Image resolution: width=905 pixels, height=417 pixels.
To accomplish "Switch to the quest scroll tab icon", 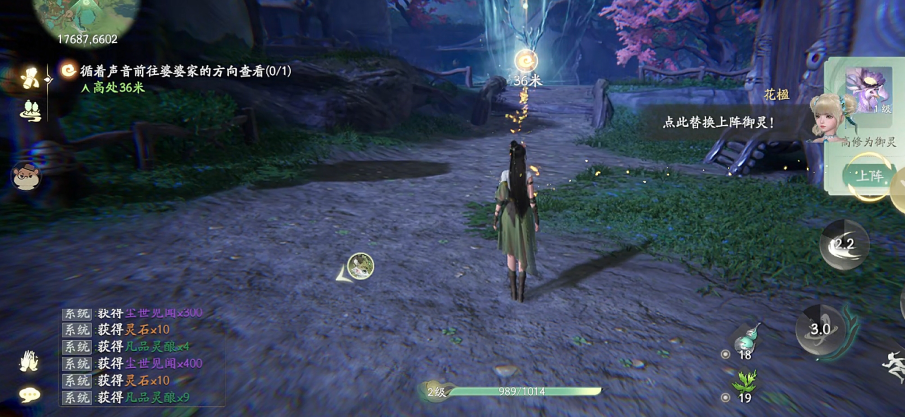I will [x=32, y=77].
